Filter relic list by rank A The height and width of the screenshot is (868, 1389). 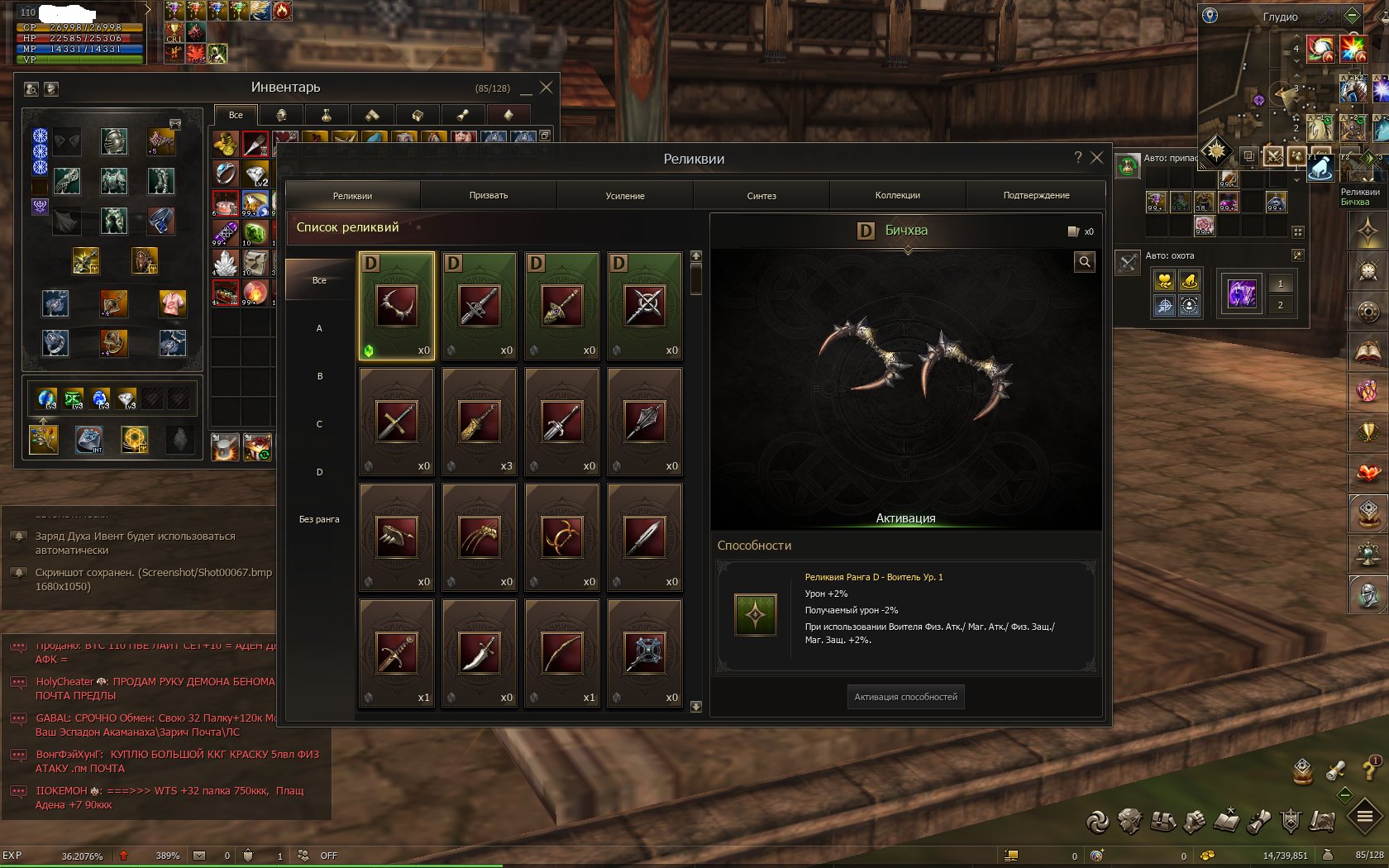pos(319,329)
